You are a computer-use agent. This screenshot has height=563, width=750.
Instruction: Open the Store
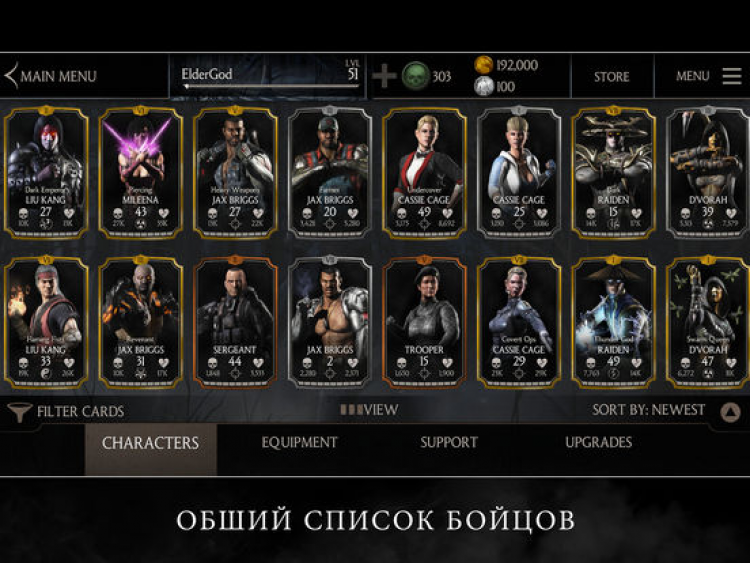point(611,76)
